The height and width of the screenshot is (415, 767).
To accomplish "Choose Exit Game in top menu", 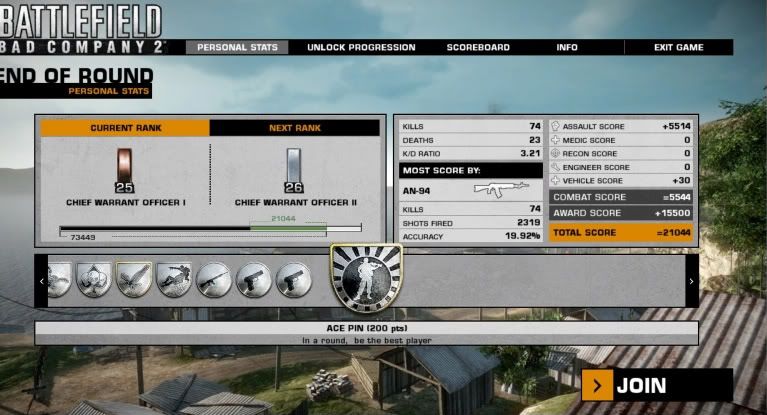I will click(678, 47).
